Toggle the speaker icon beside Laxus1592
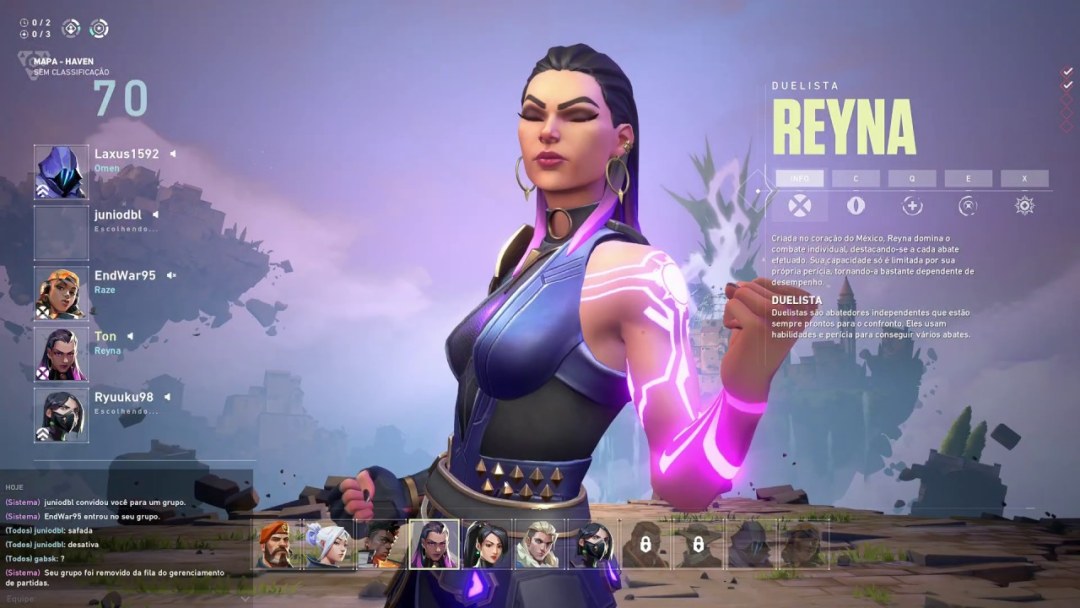This screenshot has width=1080, height=608. click(x=172, y=154)
